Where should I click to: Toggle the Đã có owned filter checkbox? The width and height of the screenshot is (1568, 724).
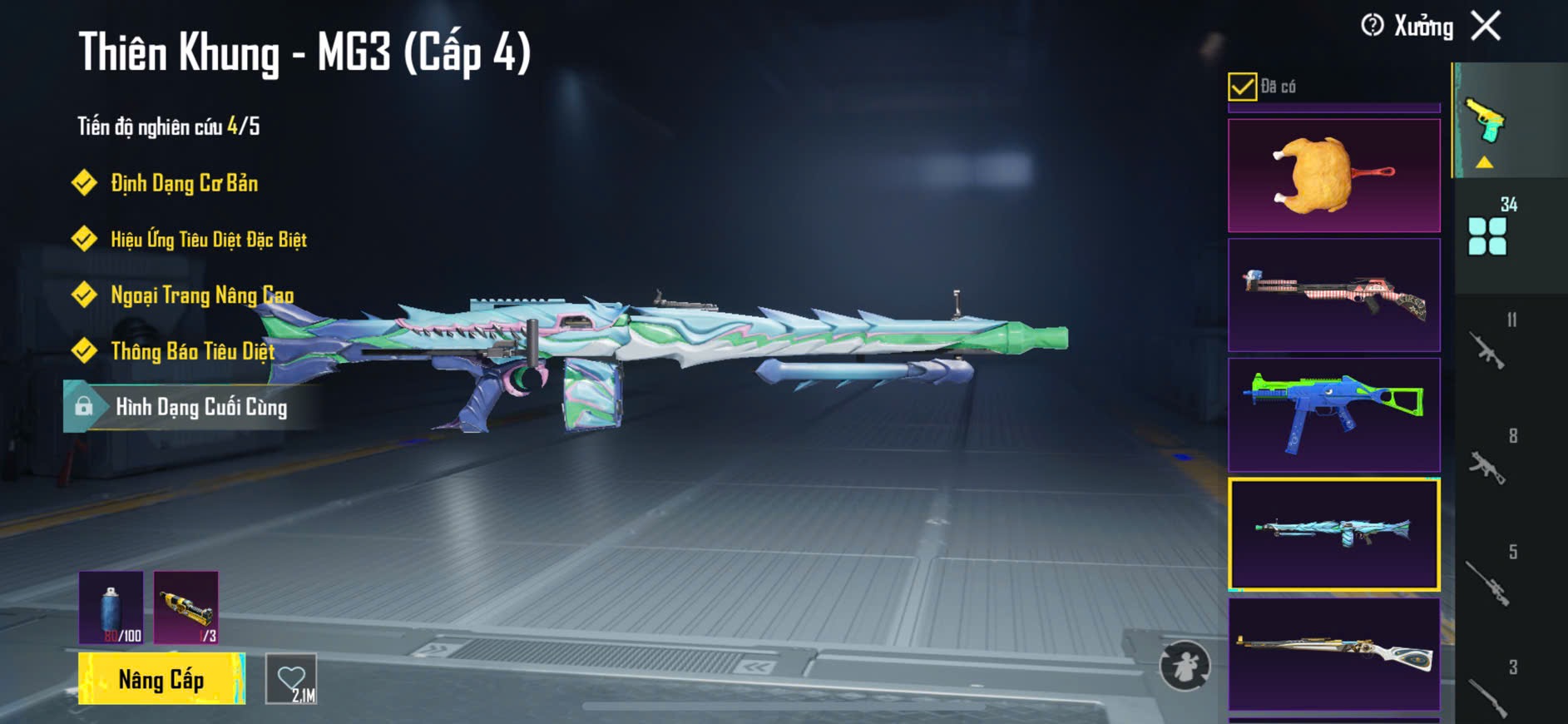[x=1242, y=87]
